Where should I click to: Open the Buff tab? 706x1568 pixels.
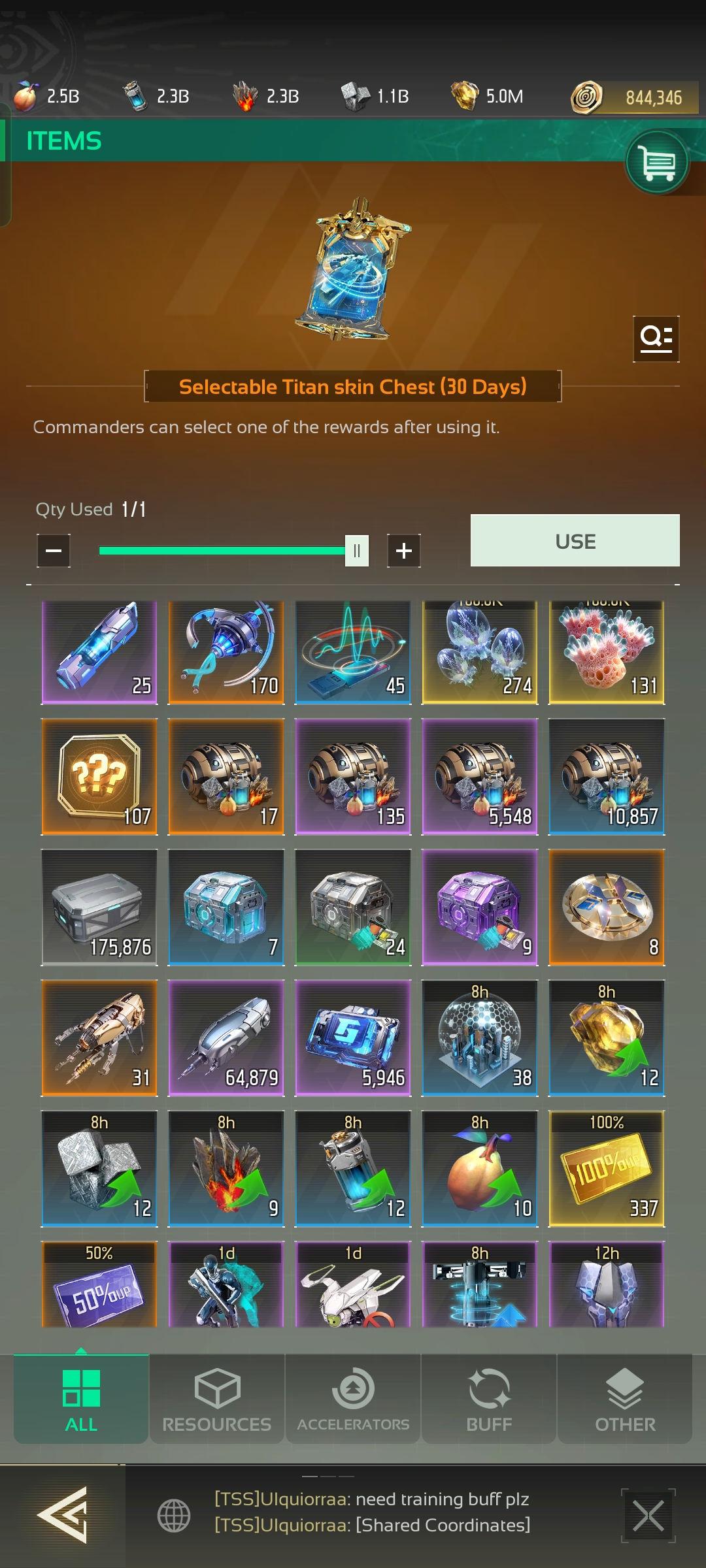(489, 1399)
